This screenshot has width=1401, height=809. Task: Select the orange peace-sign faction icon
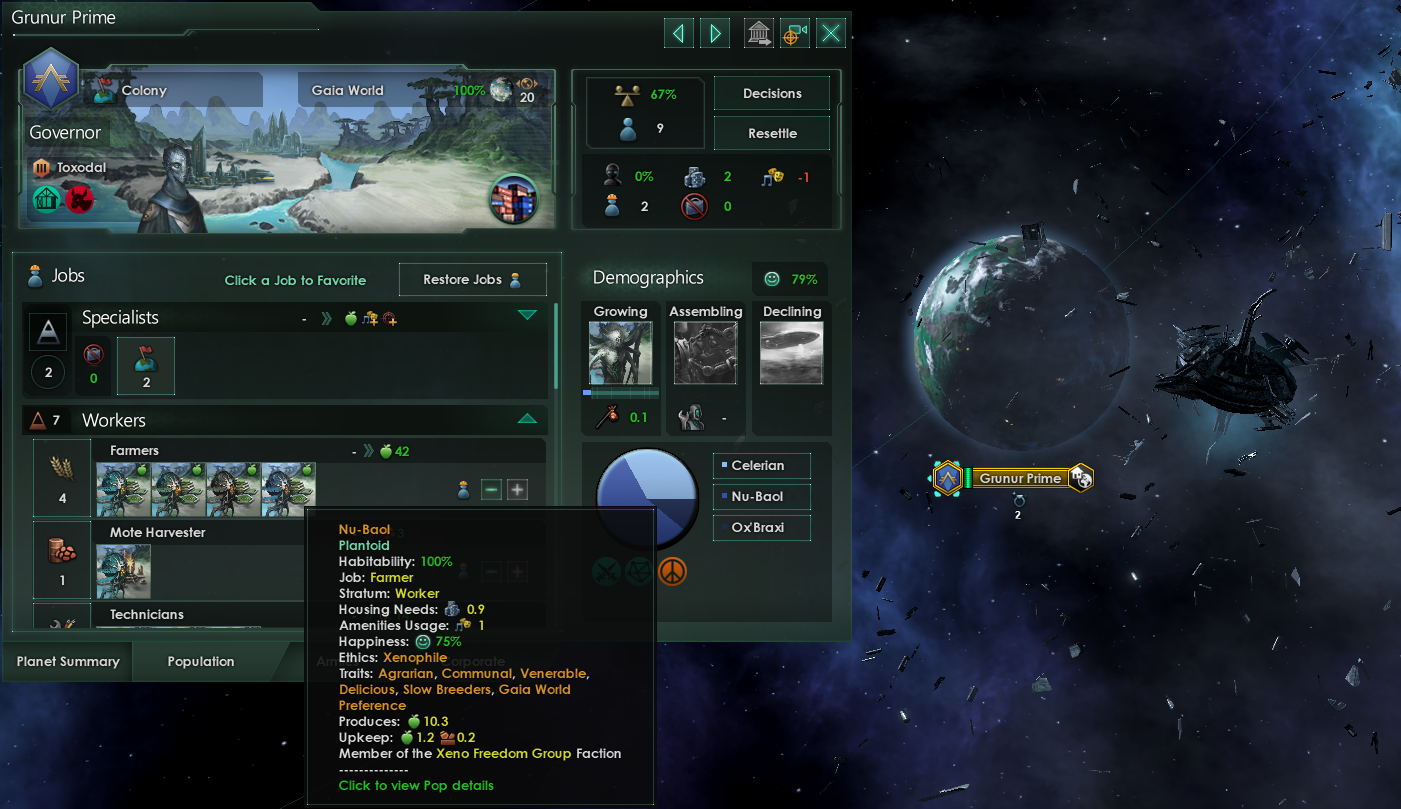[x=672, y=571]
